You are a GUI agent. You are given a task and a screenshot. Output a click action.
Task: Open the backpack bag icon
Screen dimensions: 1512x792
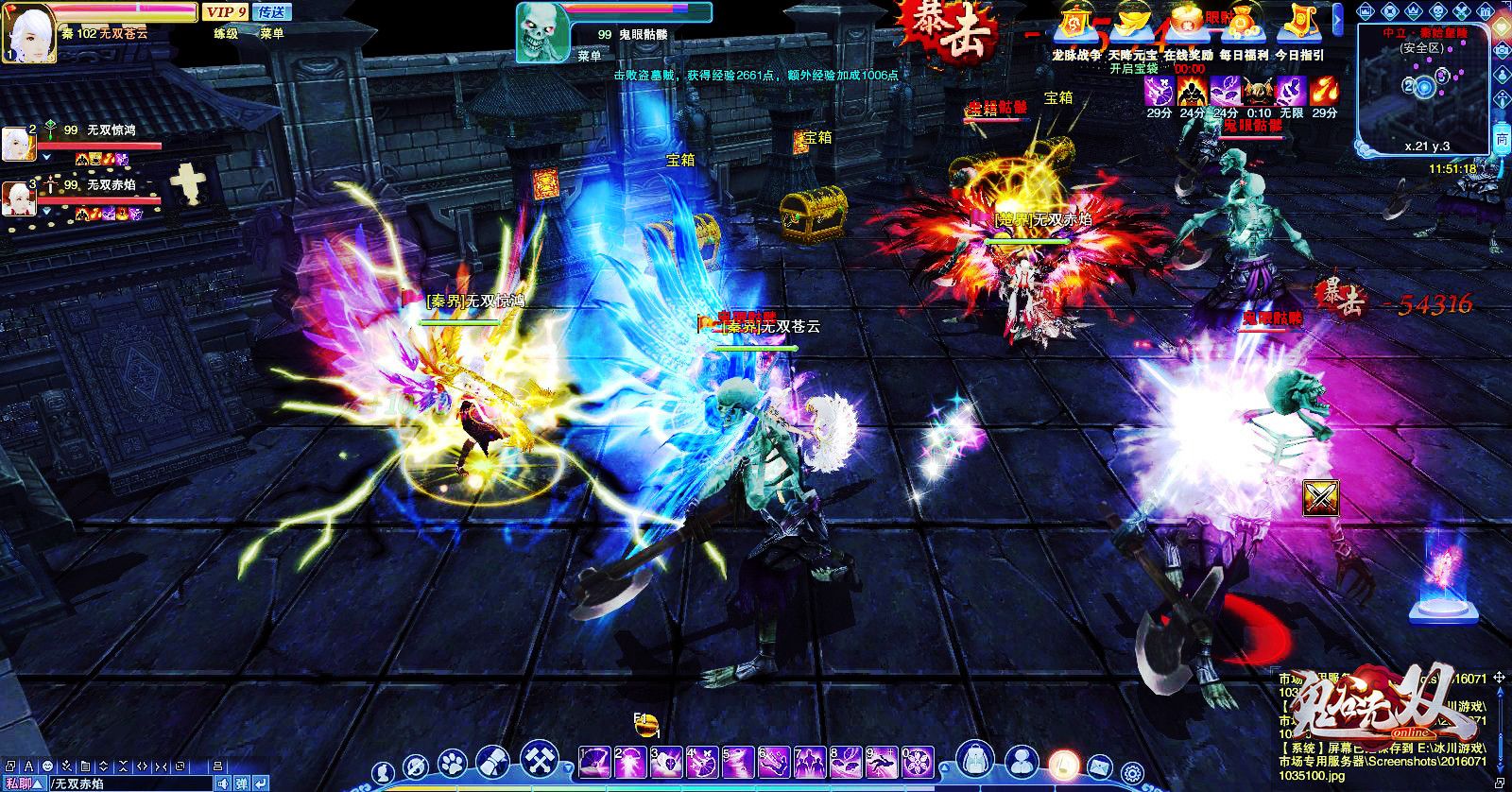click(973, 761)
